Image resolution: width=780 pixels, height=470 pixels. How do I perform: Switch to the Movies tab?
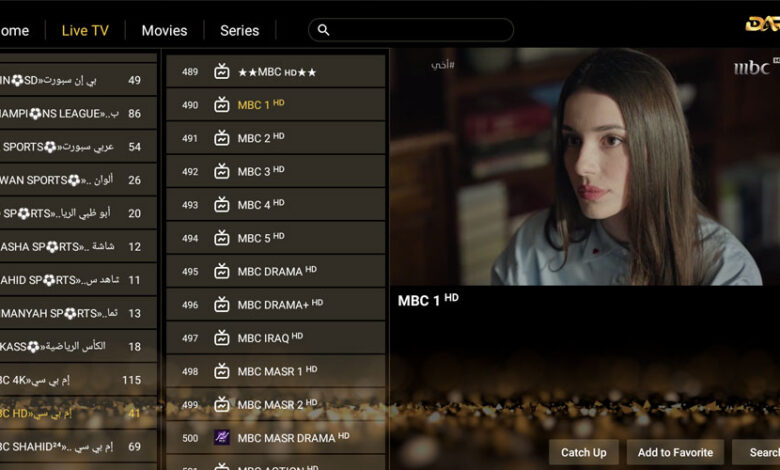[164, 30]
